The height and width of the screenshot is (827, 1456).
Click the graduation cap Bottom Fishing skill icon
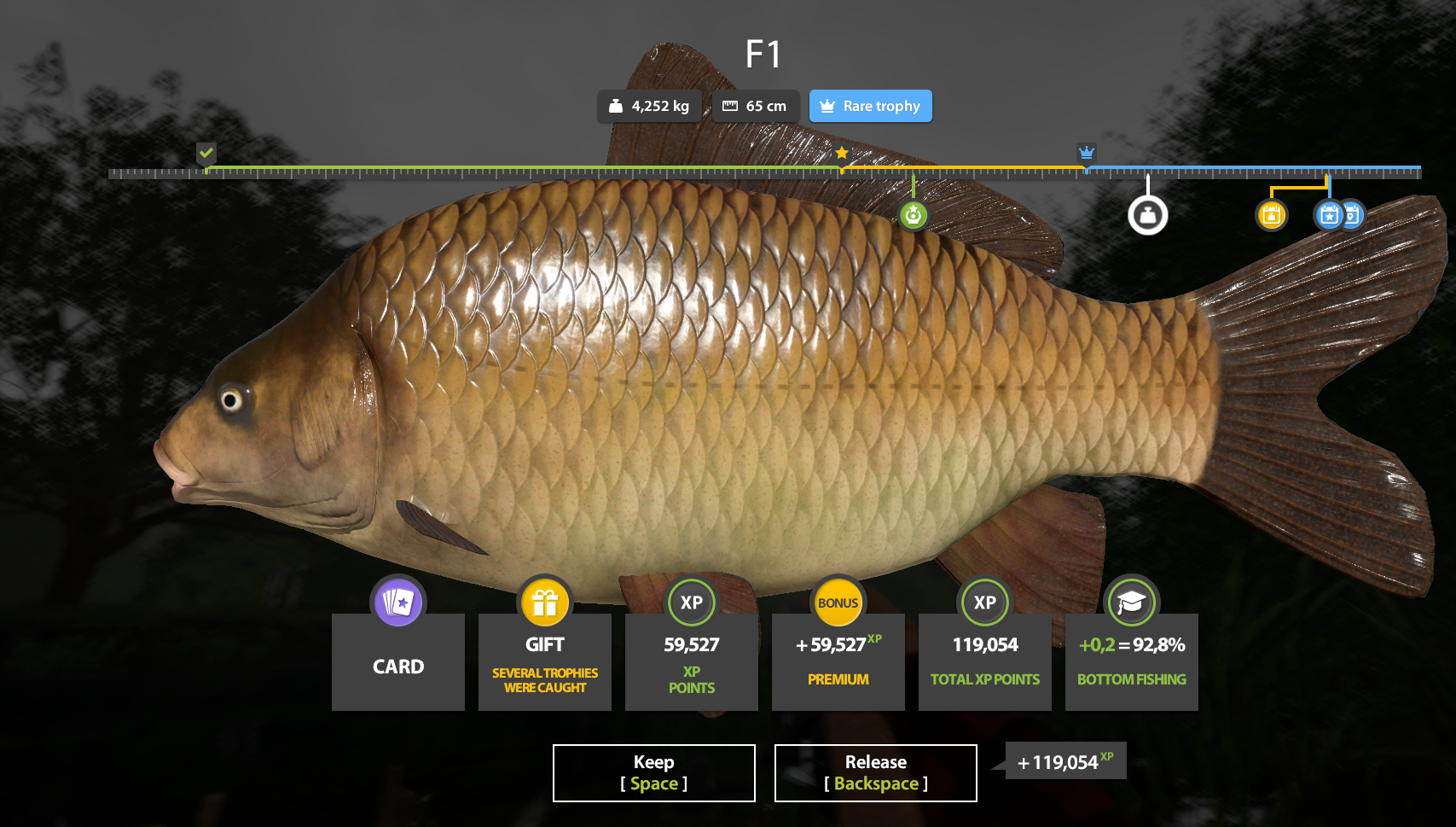point(1131,602)
